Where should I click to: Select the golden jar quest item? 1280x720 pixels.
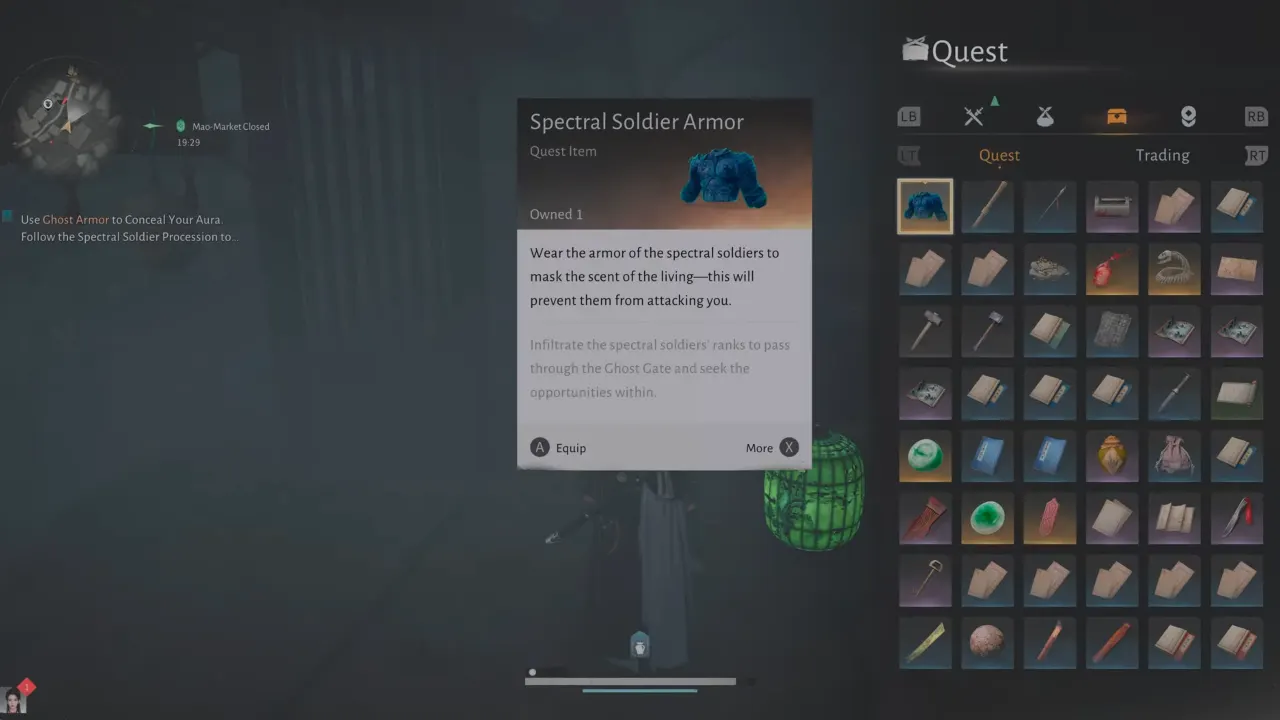click(x=1111, y=456)
